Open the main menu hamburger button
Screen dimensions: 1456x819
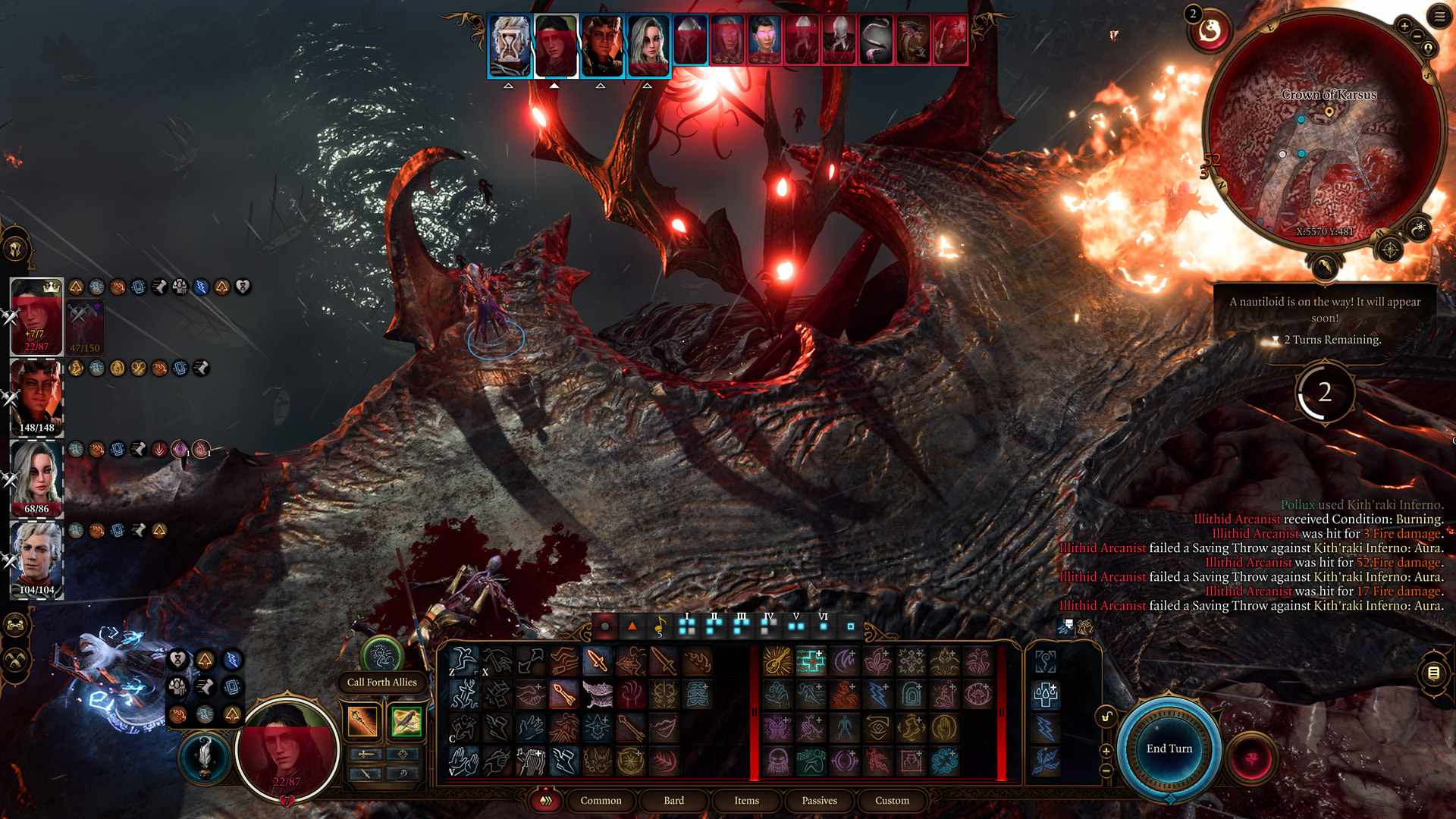(x=1439, y=16)
